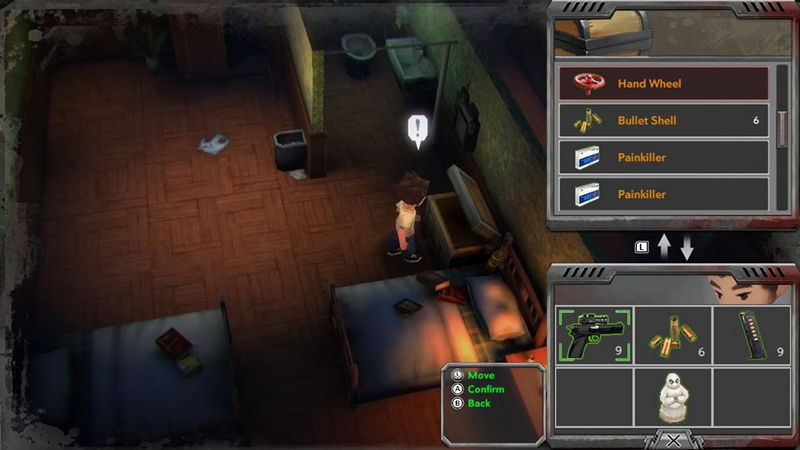Select the Hand Wheel row in the chest
Screen dimensions: 800x450
(663, 84)
